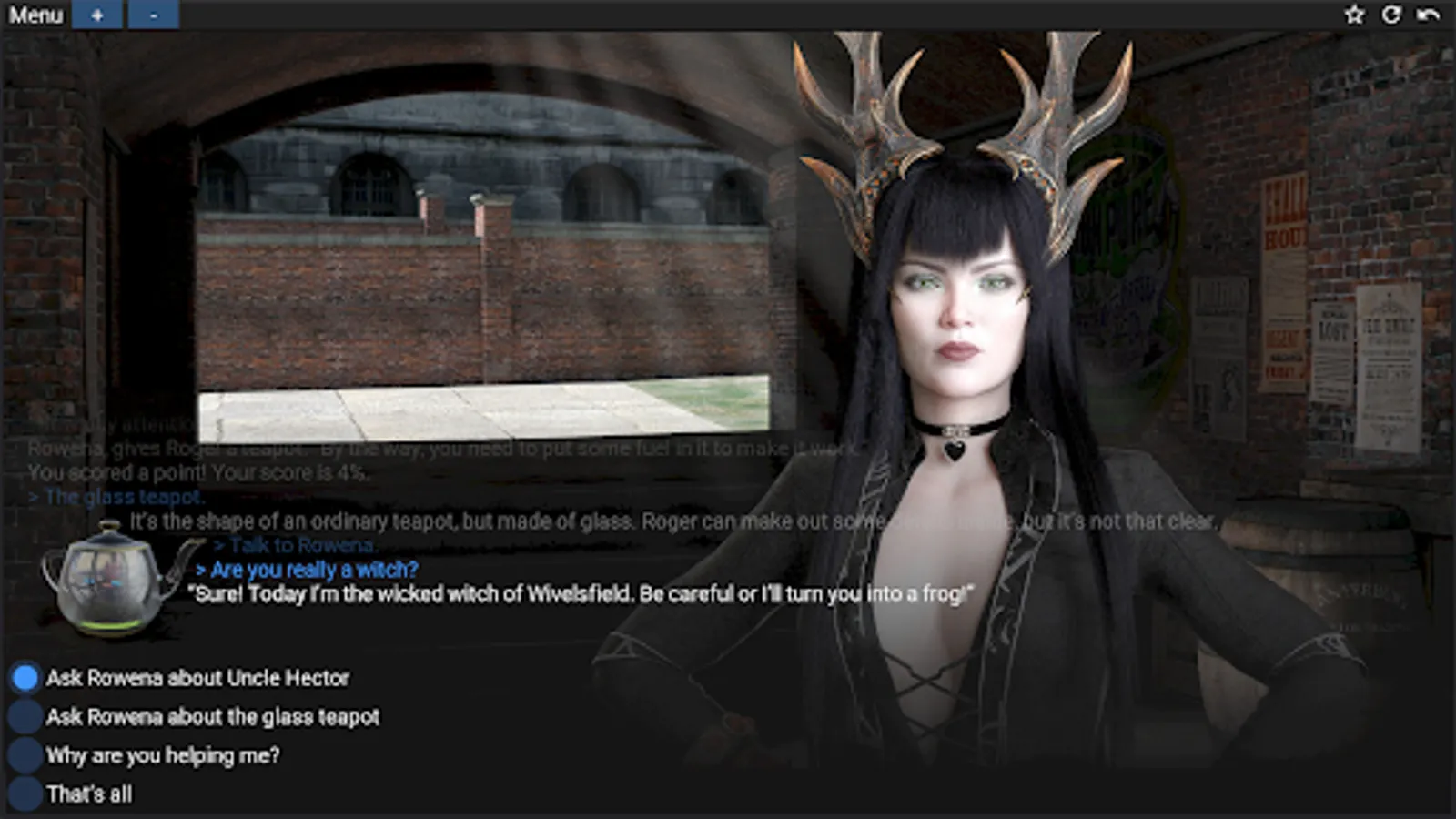Undo the last move with the undo icon

1429,12
